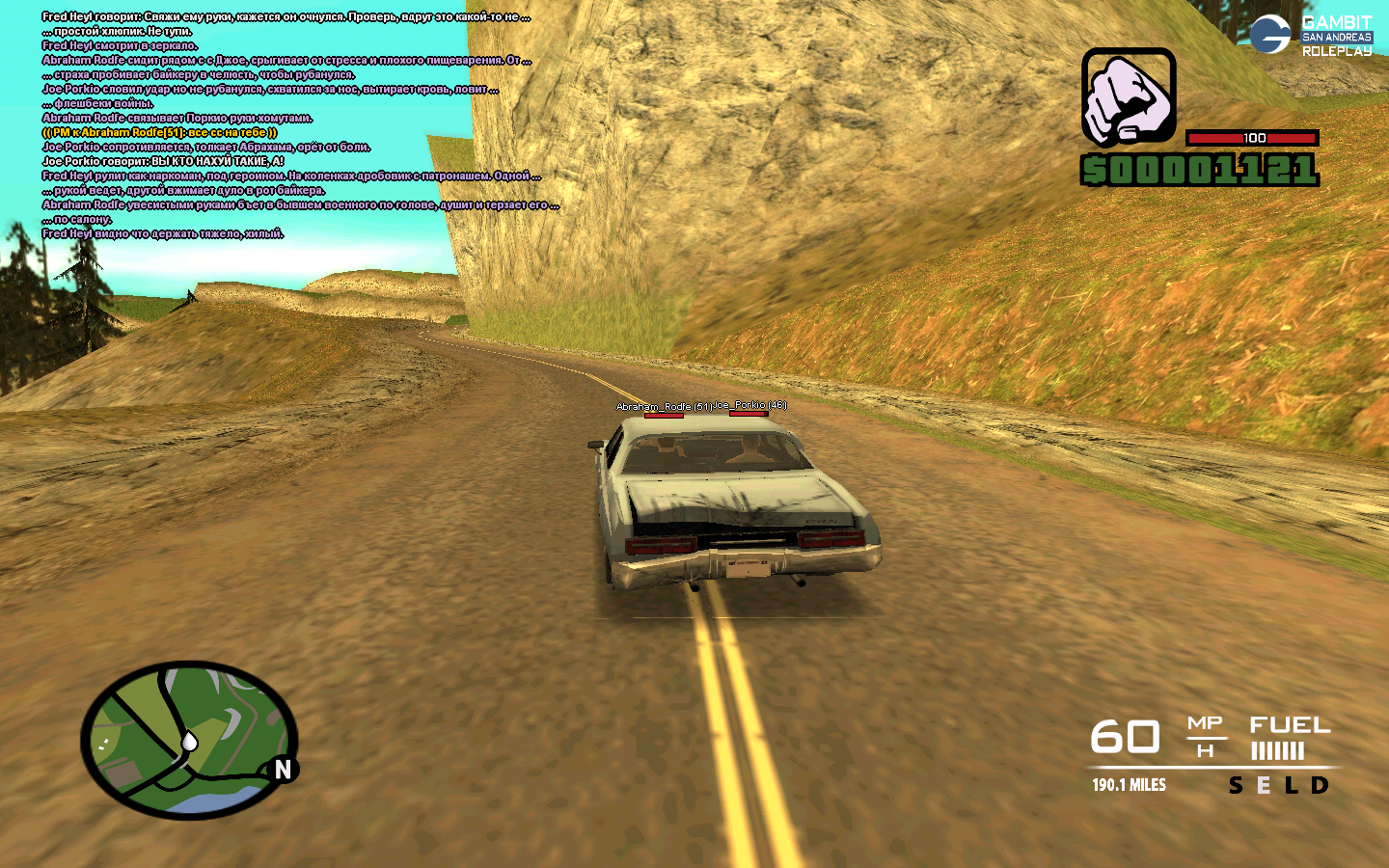Screen dimensions: 1389x868
Task: Click the fist weapon icon
Action: tap(1129, 97)
